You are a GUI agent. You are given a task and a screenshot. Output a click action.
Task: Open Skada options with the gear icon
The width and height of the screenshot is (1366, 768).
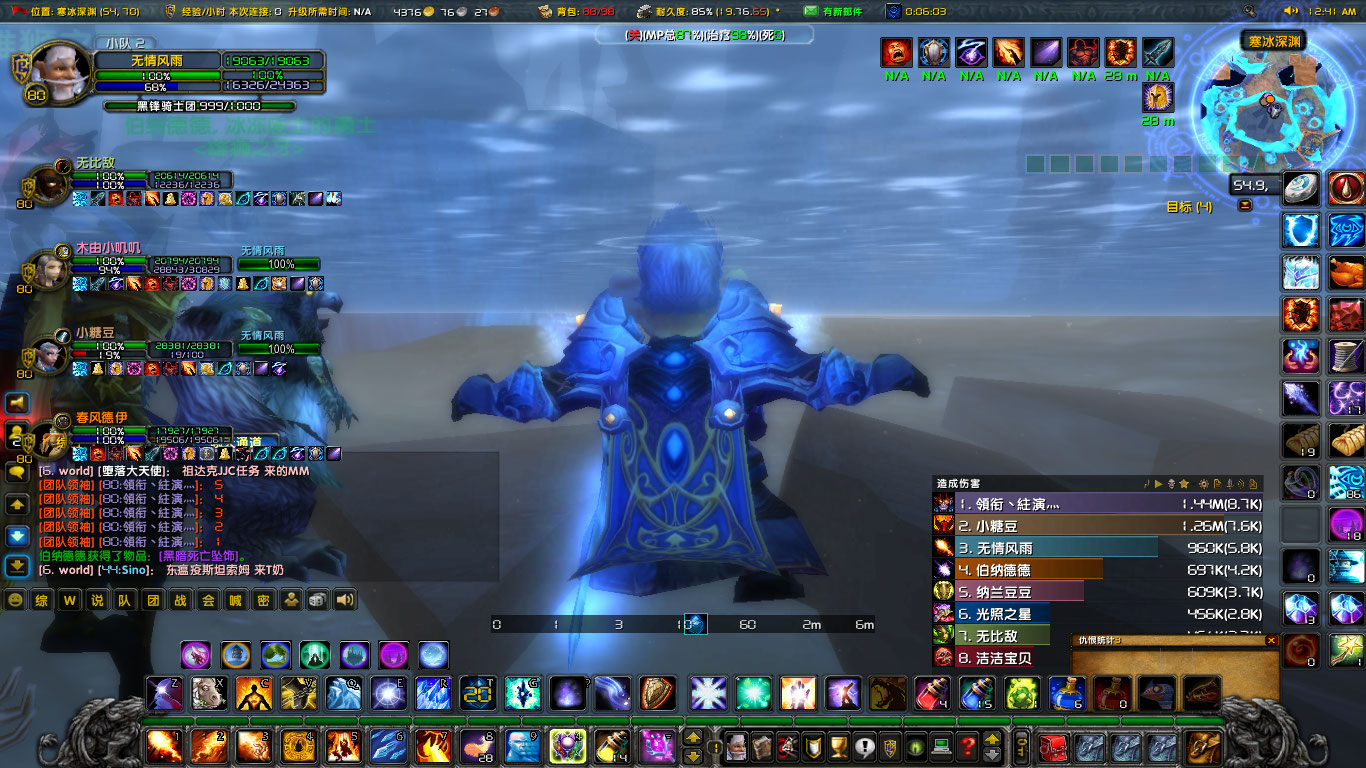click(x=1203, y=485)
